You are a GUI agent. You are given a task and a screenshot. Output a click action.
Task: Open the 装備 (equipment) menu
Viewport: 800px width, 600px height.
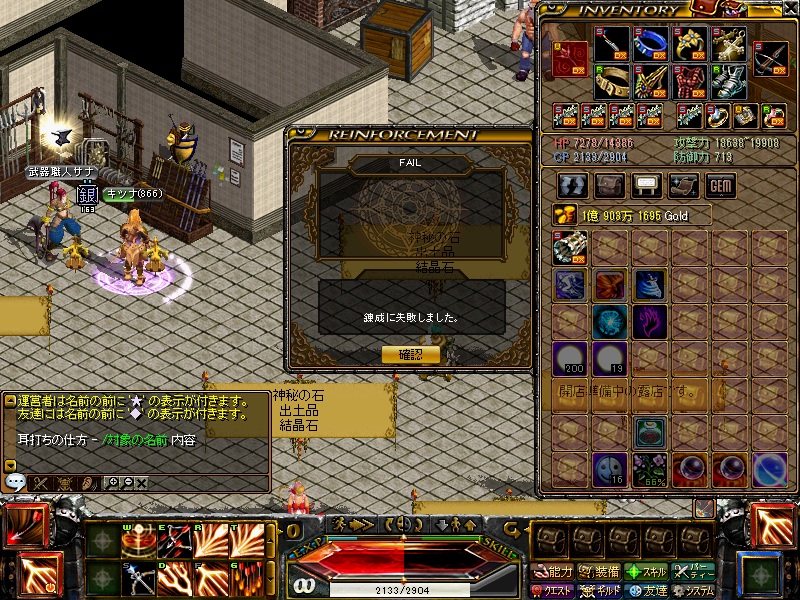pyautogui.click(x=601, y=572)
